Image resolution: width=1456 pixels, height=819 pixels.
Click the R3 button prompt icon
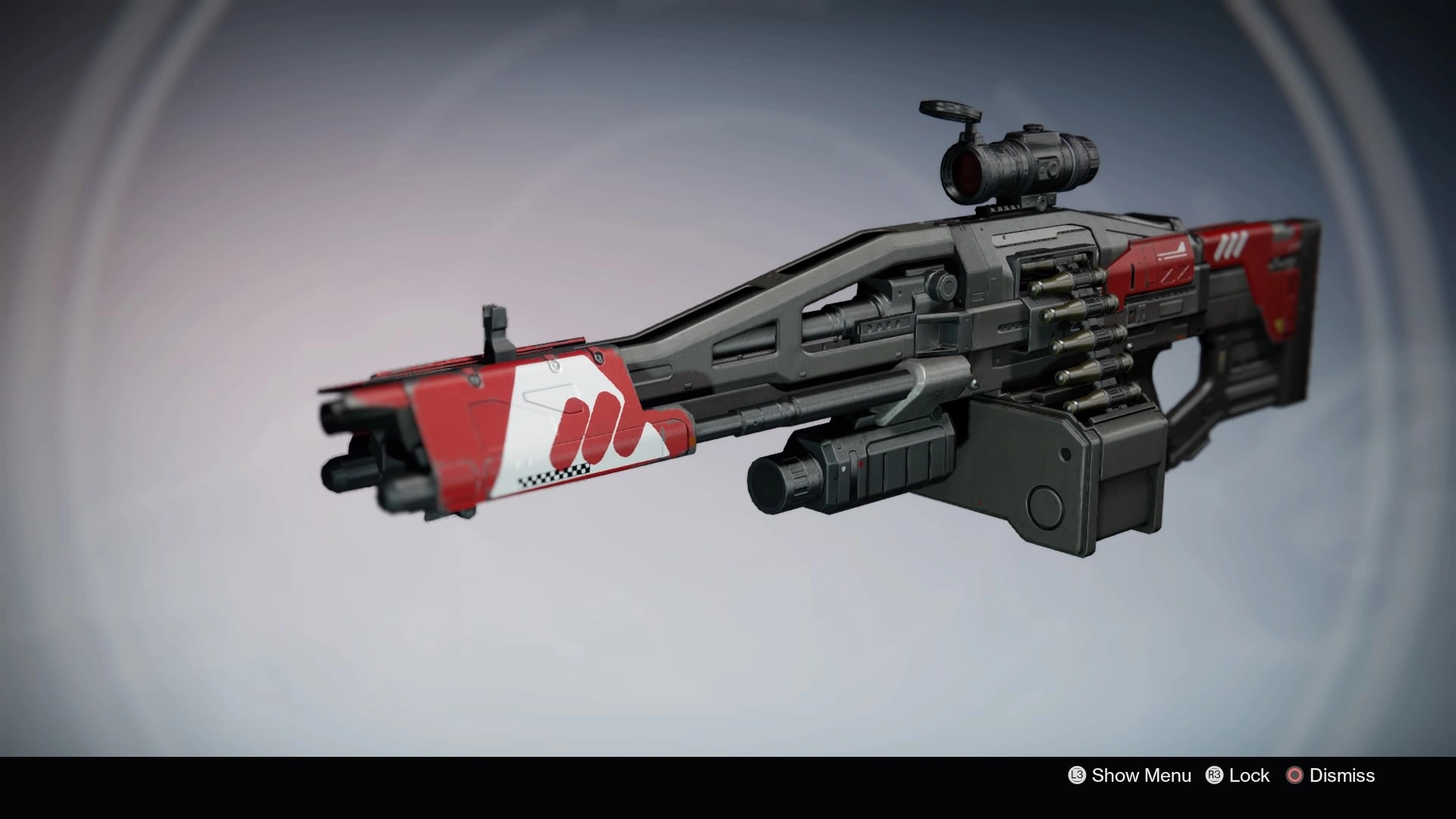[1213, 776]
